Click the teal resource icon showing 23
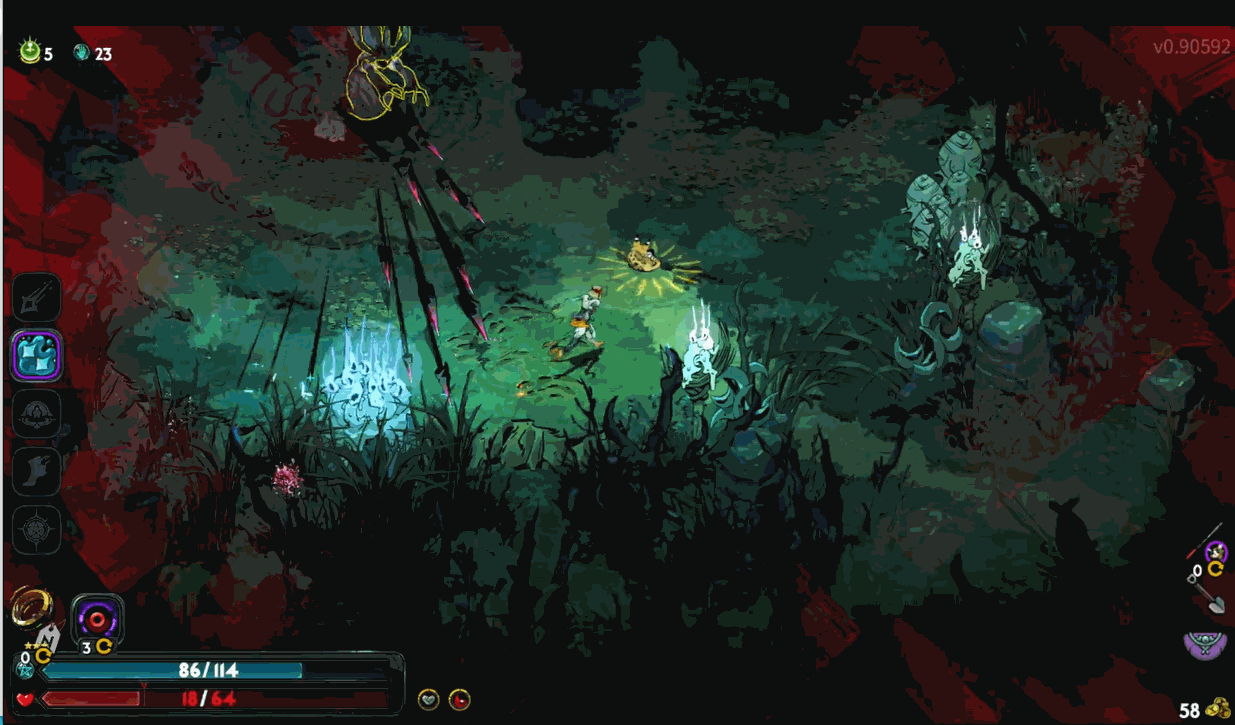The image size is (1235, 725). pyautogui.click(x=82, y=53)
